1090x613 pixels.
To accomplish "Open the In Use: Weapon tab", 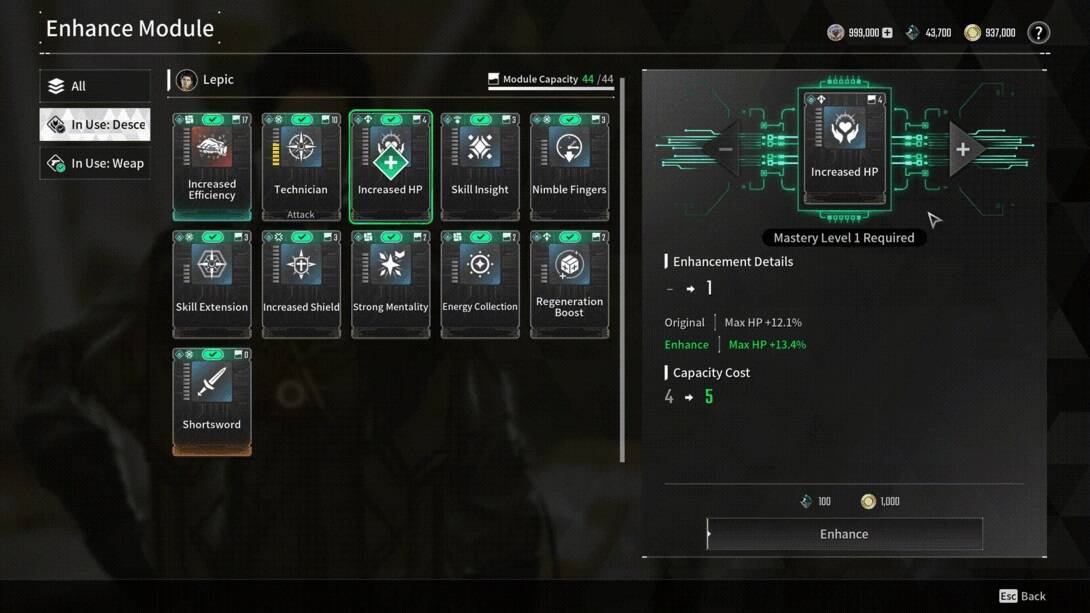I will click(x=95, y=163).
